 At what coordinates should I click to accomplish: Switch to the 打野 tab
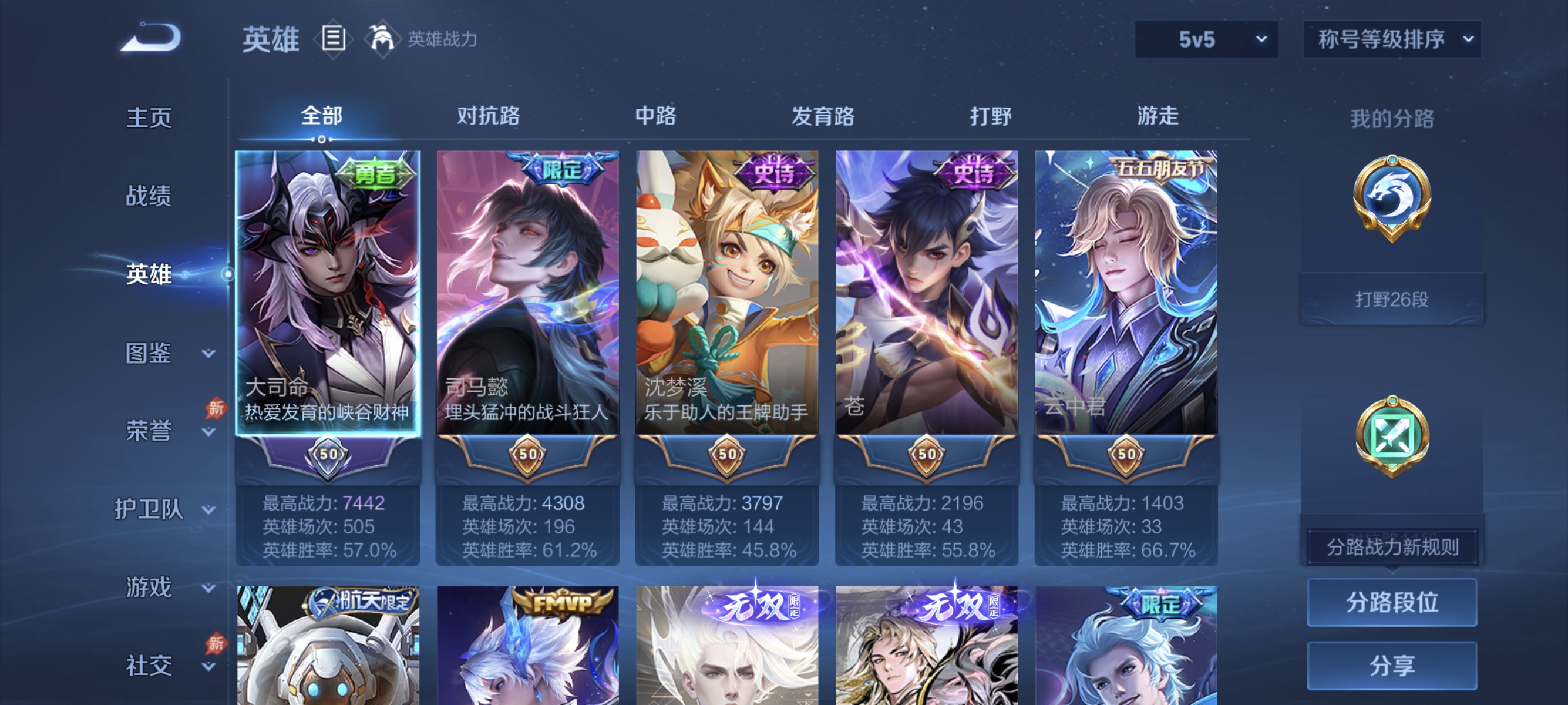point(991,116)
